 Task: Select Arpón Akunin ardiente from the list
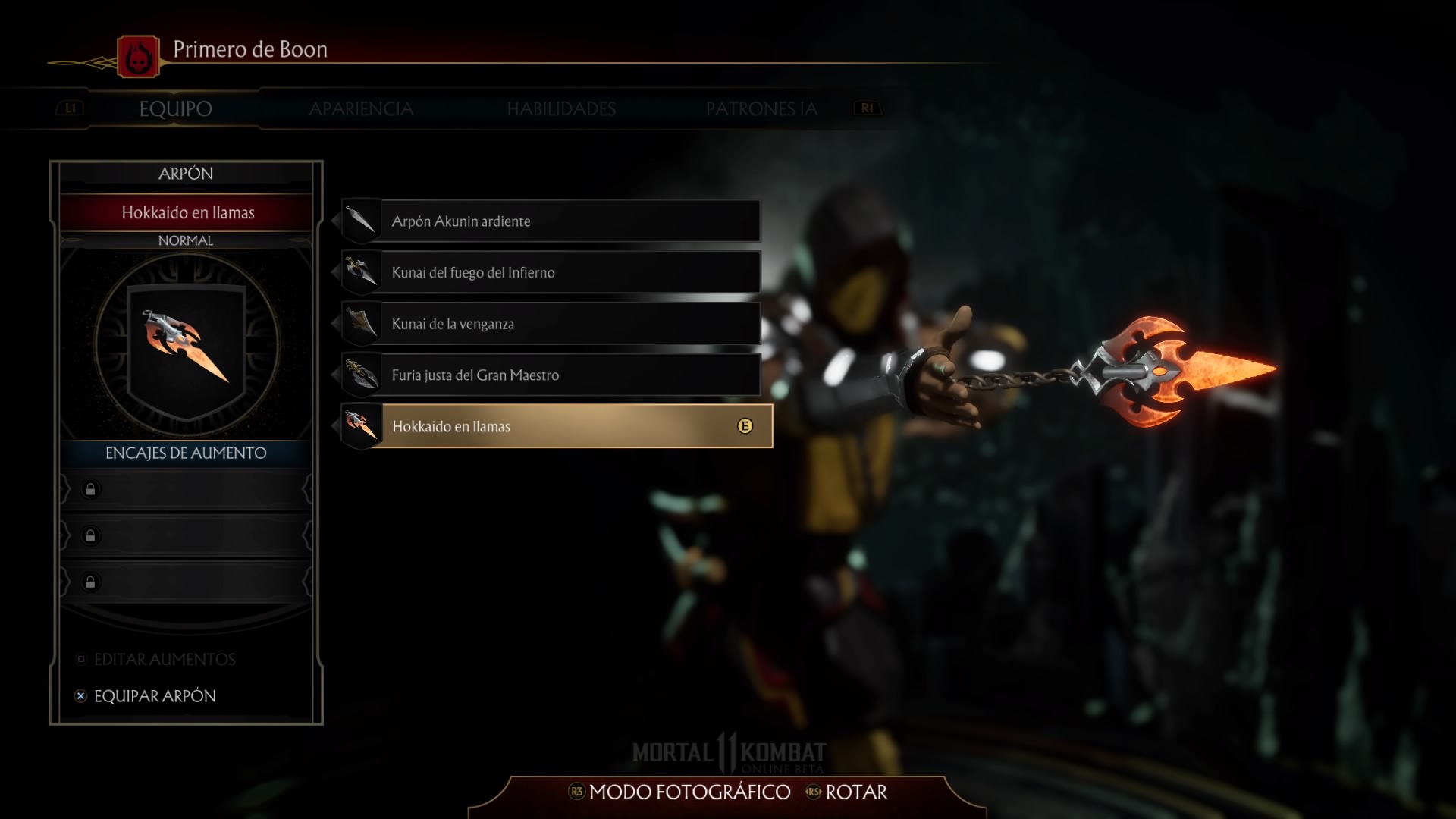point(551,221)
